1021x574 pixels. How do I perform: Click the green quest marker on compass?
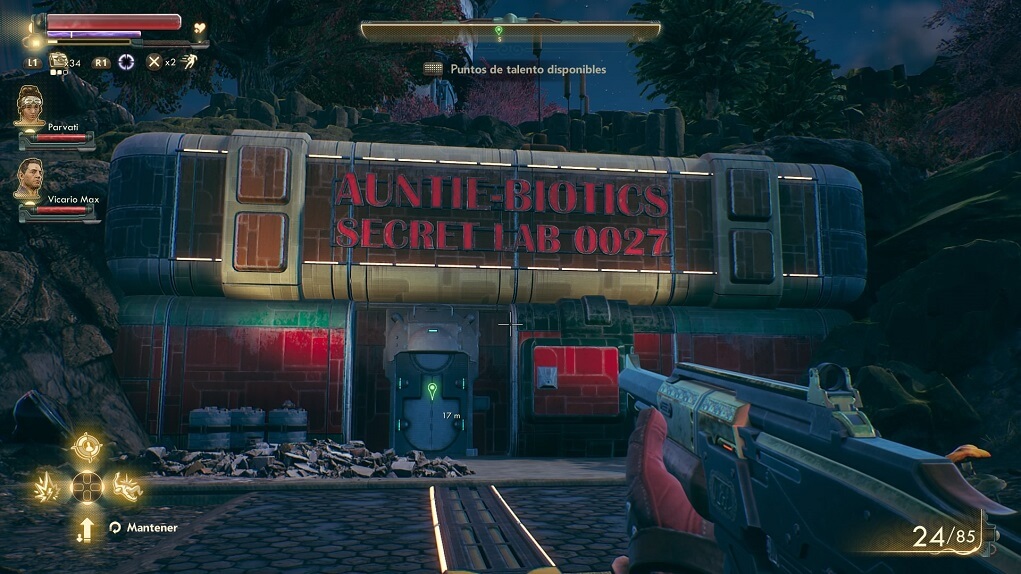coord(498,32)
